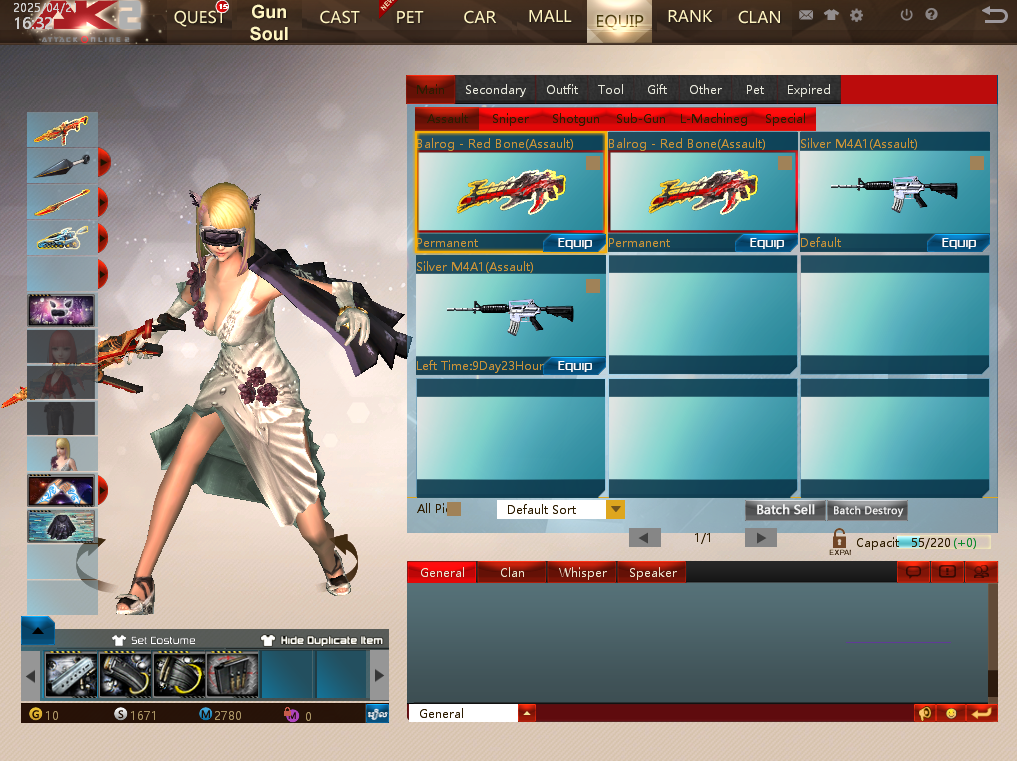Open the Gun Soul menu
1017x761 pixels.
tap(269, 23)
